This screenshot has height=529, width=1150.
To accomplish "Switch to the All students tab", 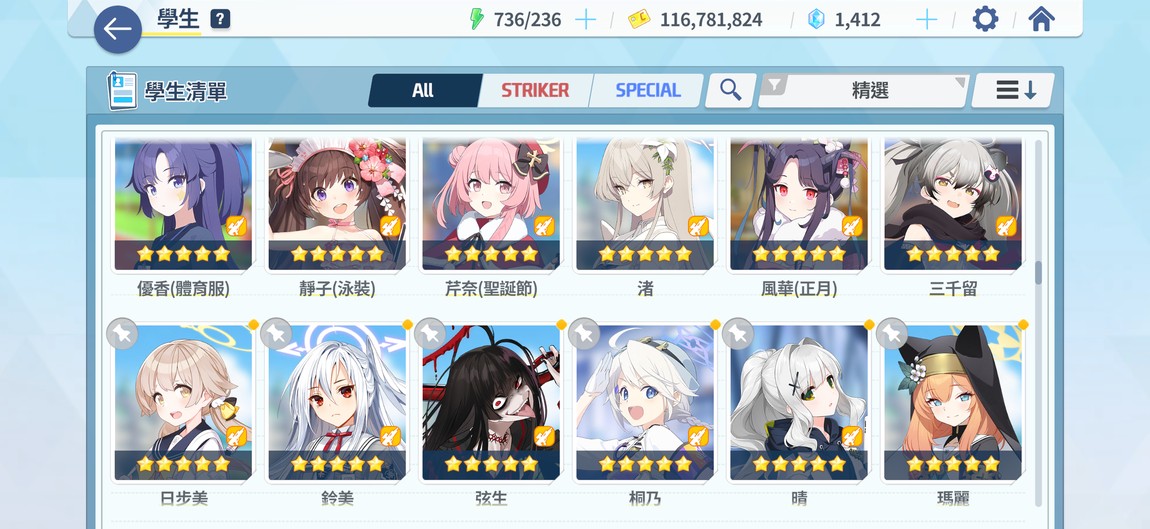I will coord(423,90).
